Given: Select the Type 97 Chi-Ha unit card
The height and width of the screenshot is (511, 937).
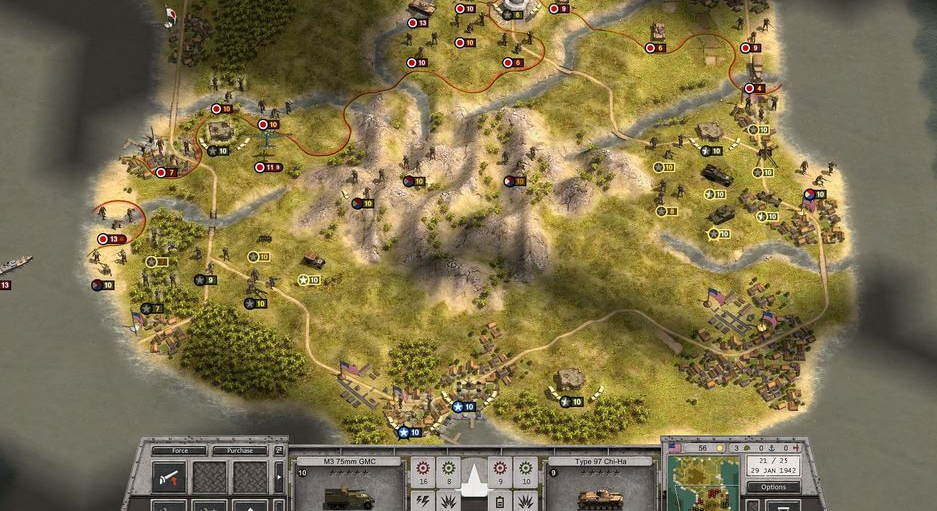Looking at the screenshot, I should click(x=600, y=485).
